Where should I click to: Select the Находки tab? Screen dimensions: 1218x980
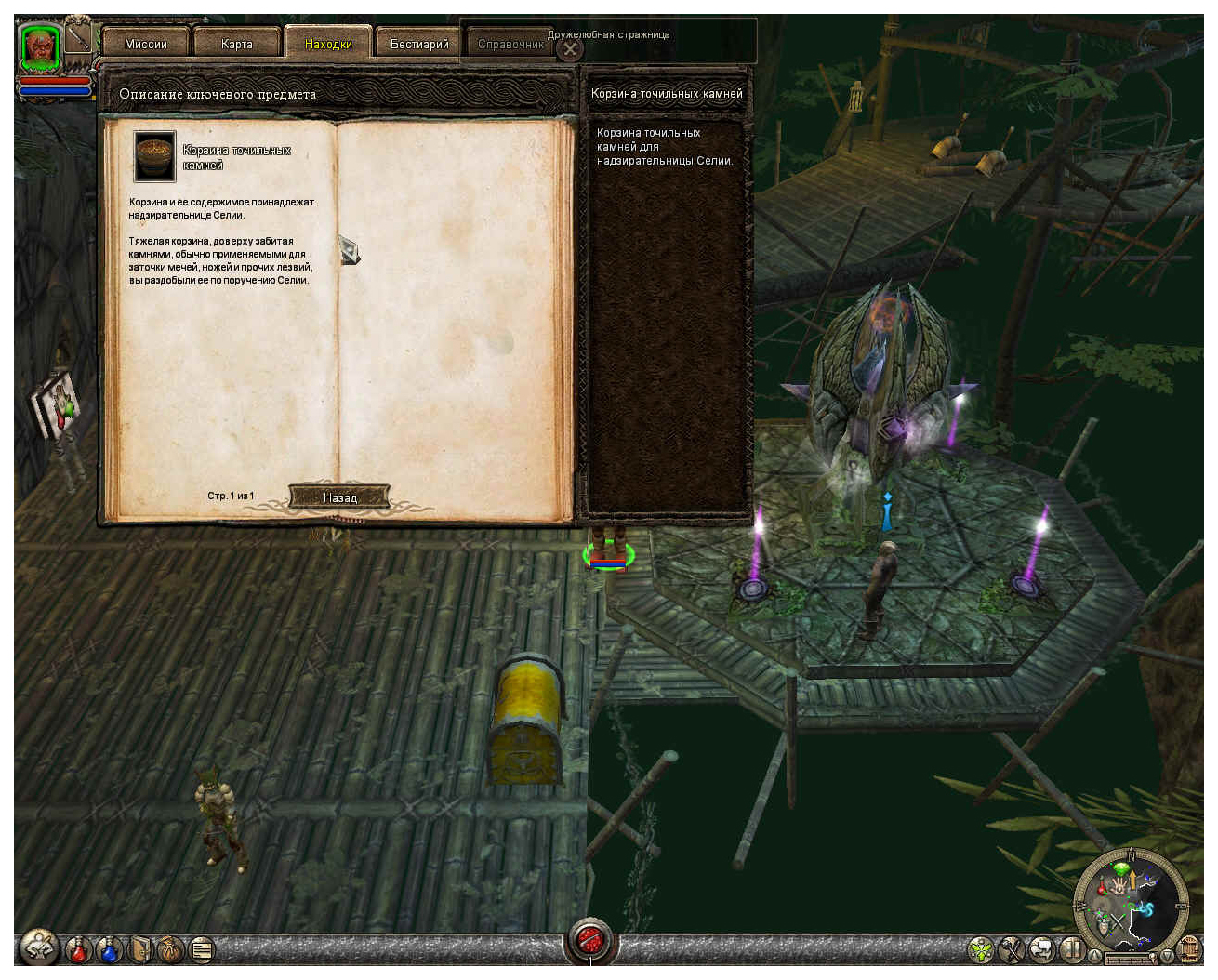pos(328,44)
